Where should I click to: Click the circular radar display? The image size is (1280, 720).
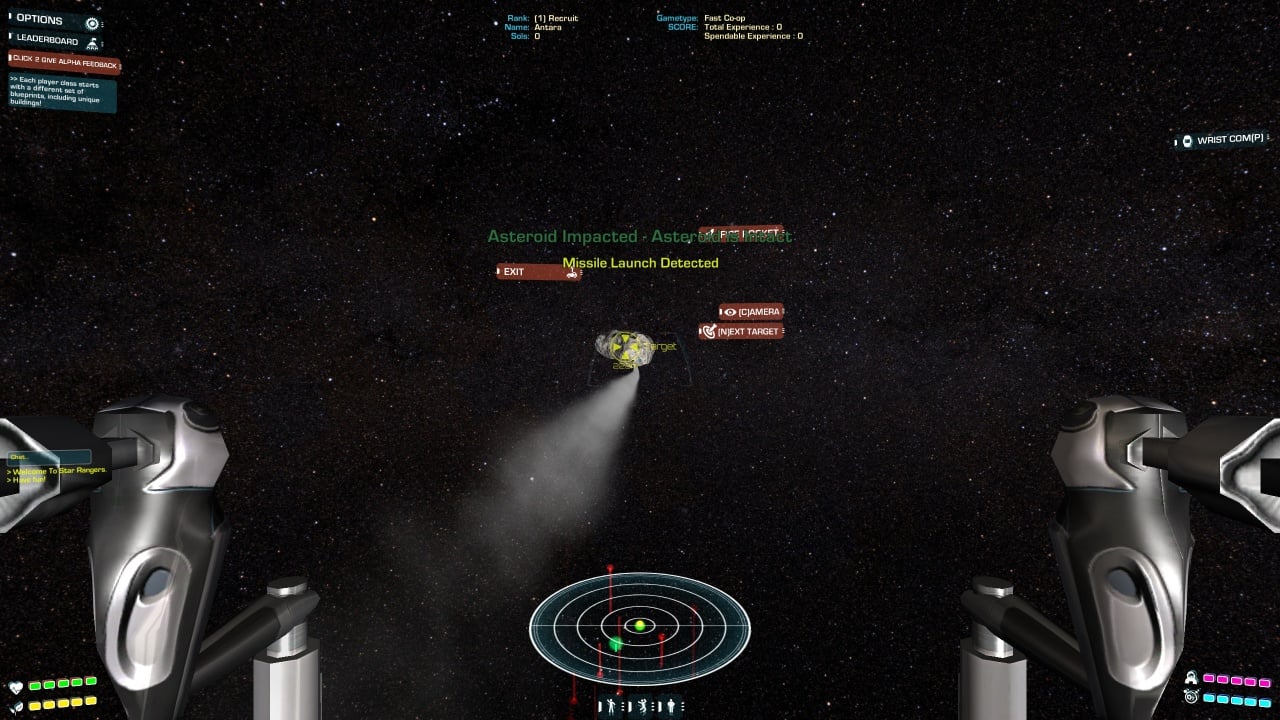click(639, 627)
